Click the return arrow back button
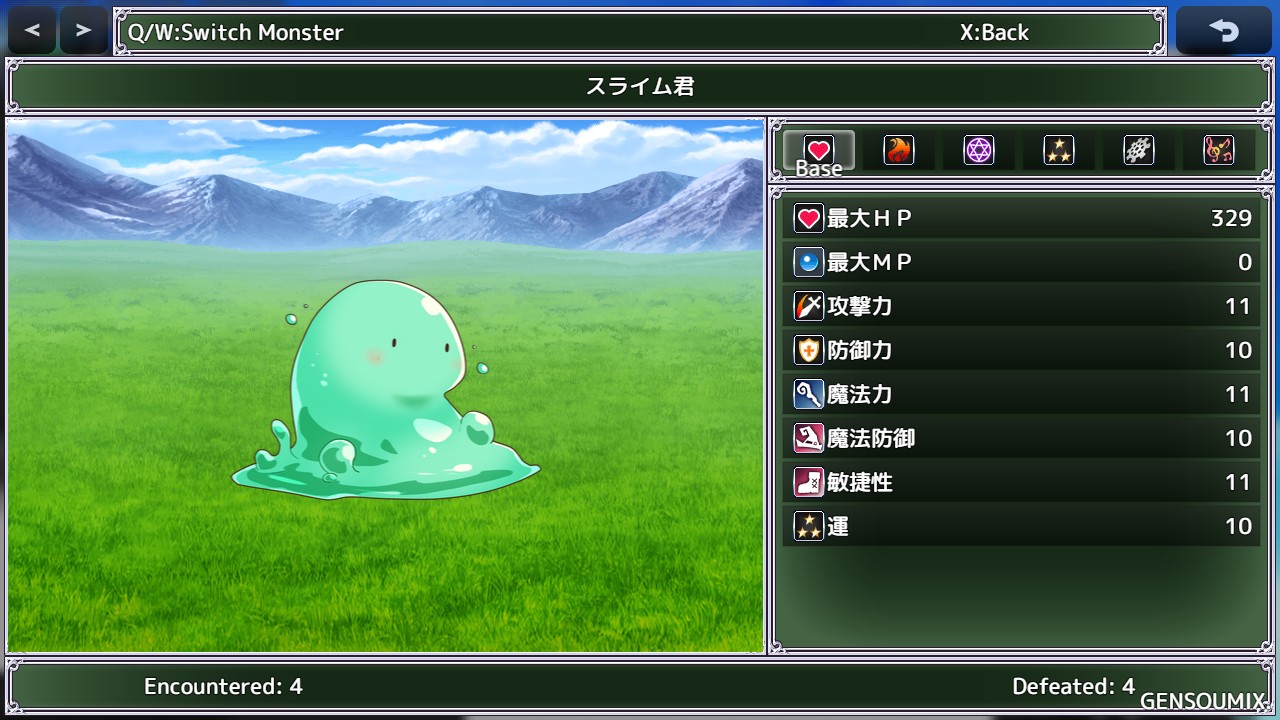 pos(1223,31)
